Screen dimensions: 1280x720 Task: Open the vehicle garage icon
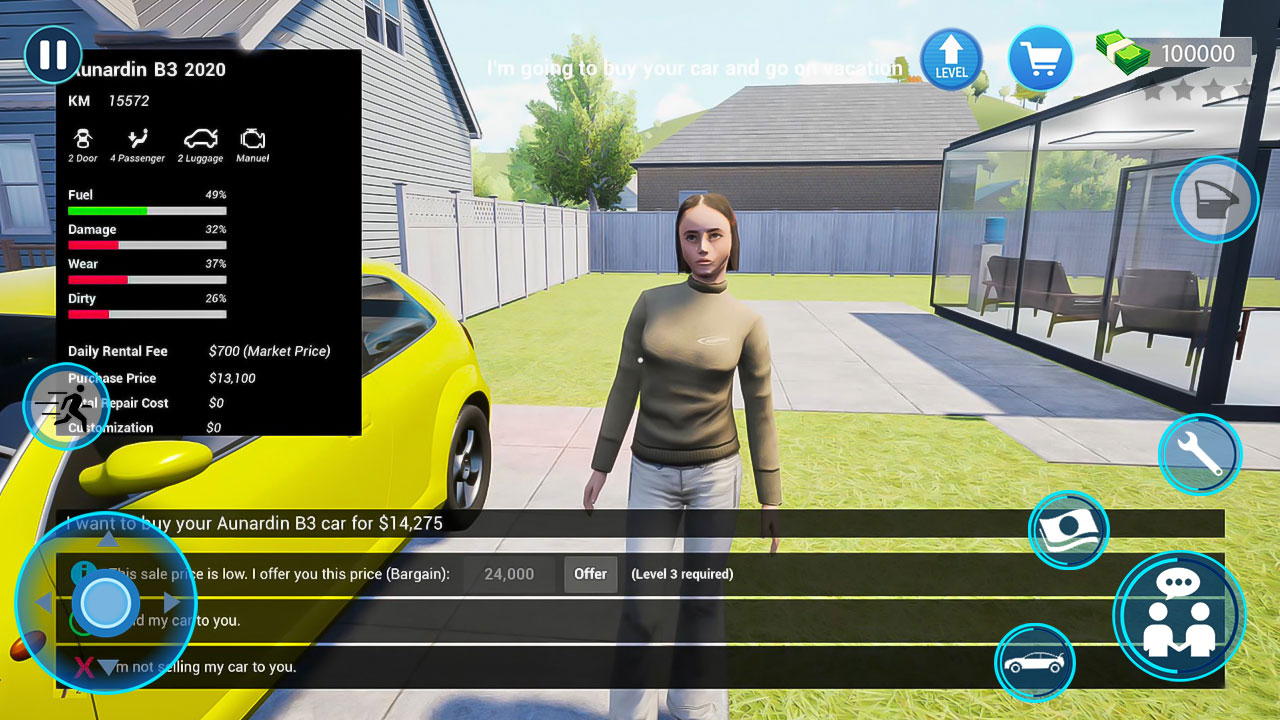pyautogui.click(x=1035, y=663)
